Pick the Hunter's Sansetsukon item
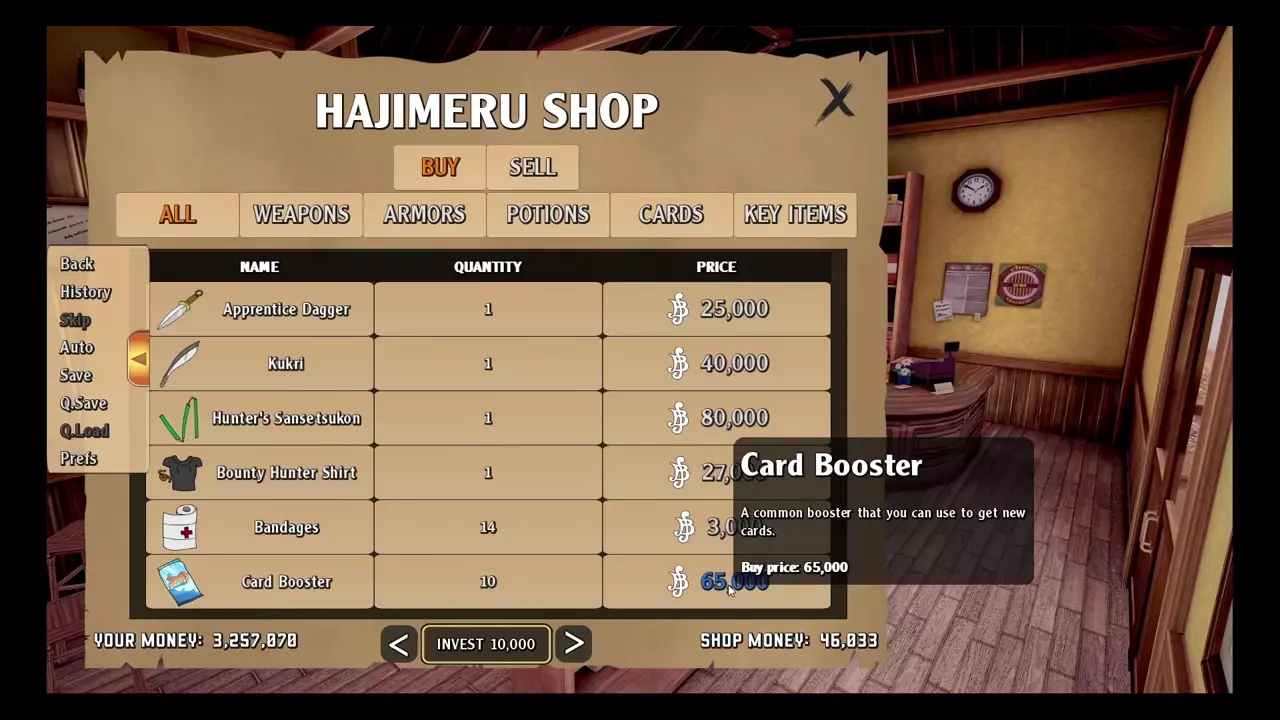 point(286,419)
